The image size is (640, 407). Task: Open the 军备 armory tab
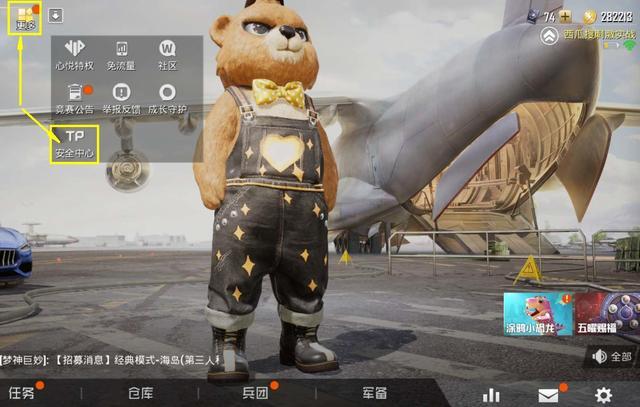(x=375, y=393)
